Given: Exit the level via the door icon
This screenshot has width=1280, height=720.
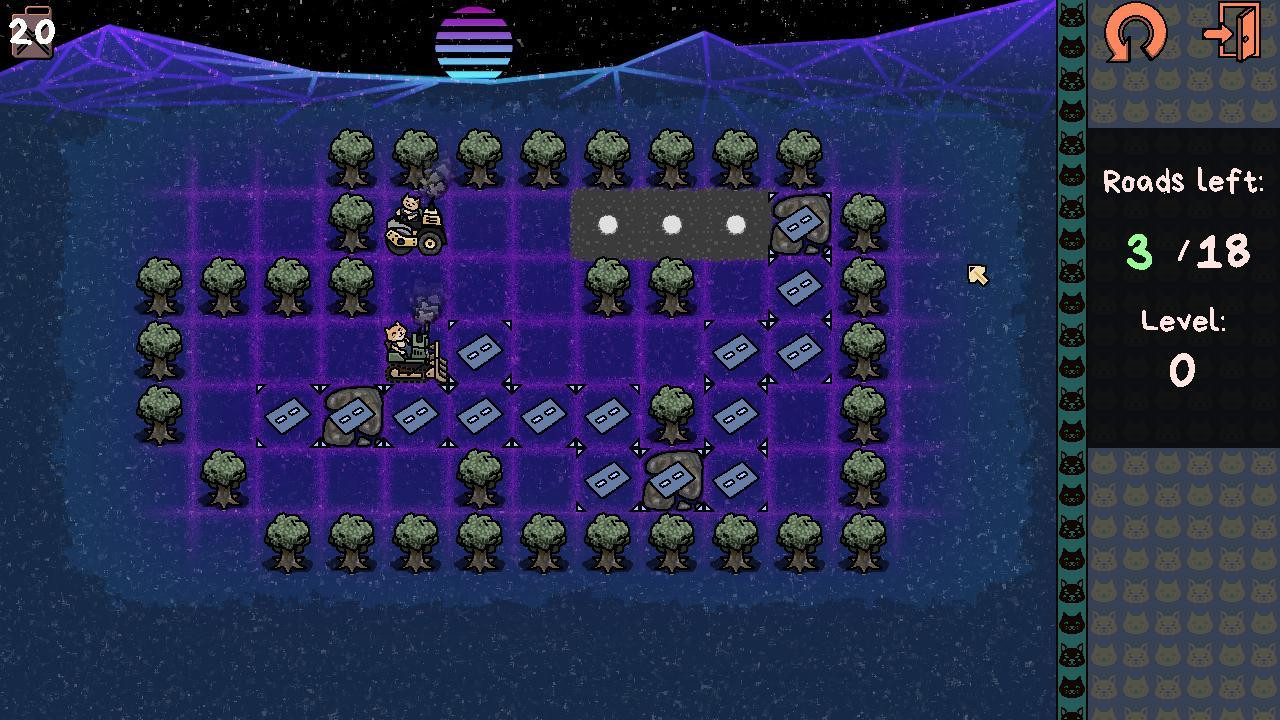Looking at the screenshot, I should coord(1232,33).
